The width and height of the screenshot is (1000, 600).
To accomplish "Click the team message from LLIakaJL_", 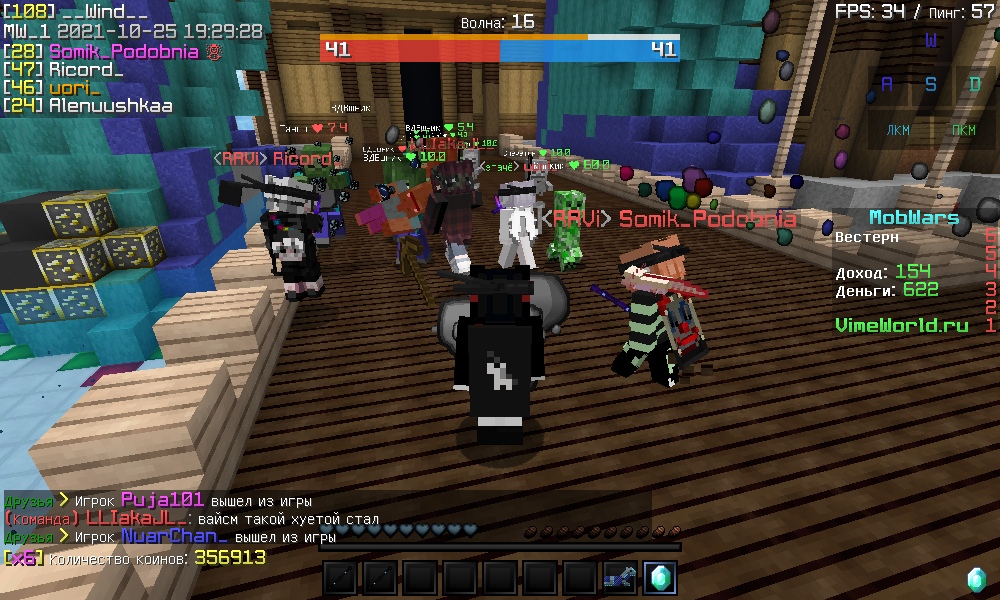I will point(288,519).
